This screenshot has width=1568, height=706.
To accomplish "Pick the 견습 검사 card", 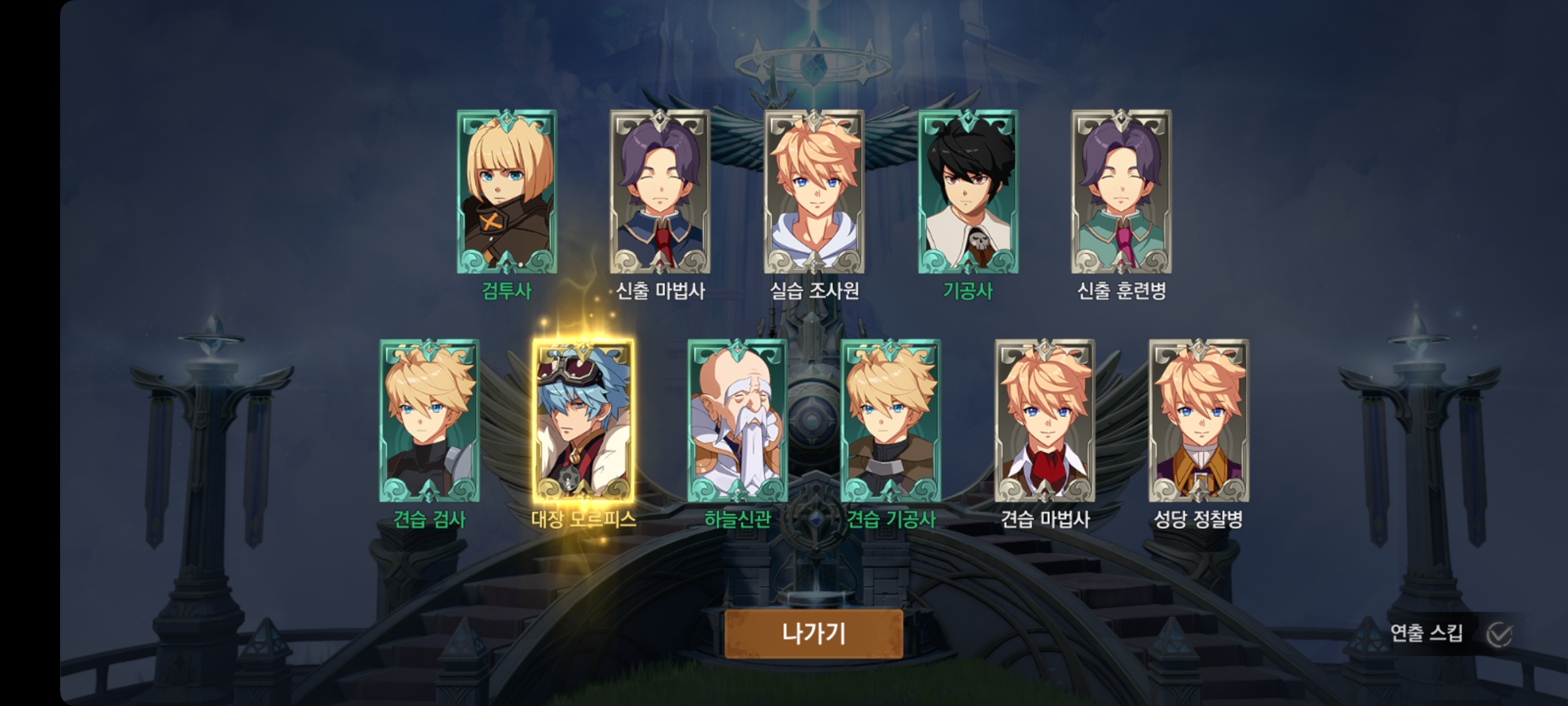I will (x=429, y=420).
